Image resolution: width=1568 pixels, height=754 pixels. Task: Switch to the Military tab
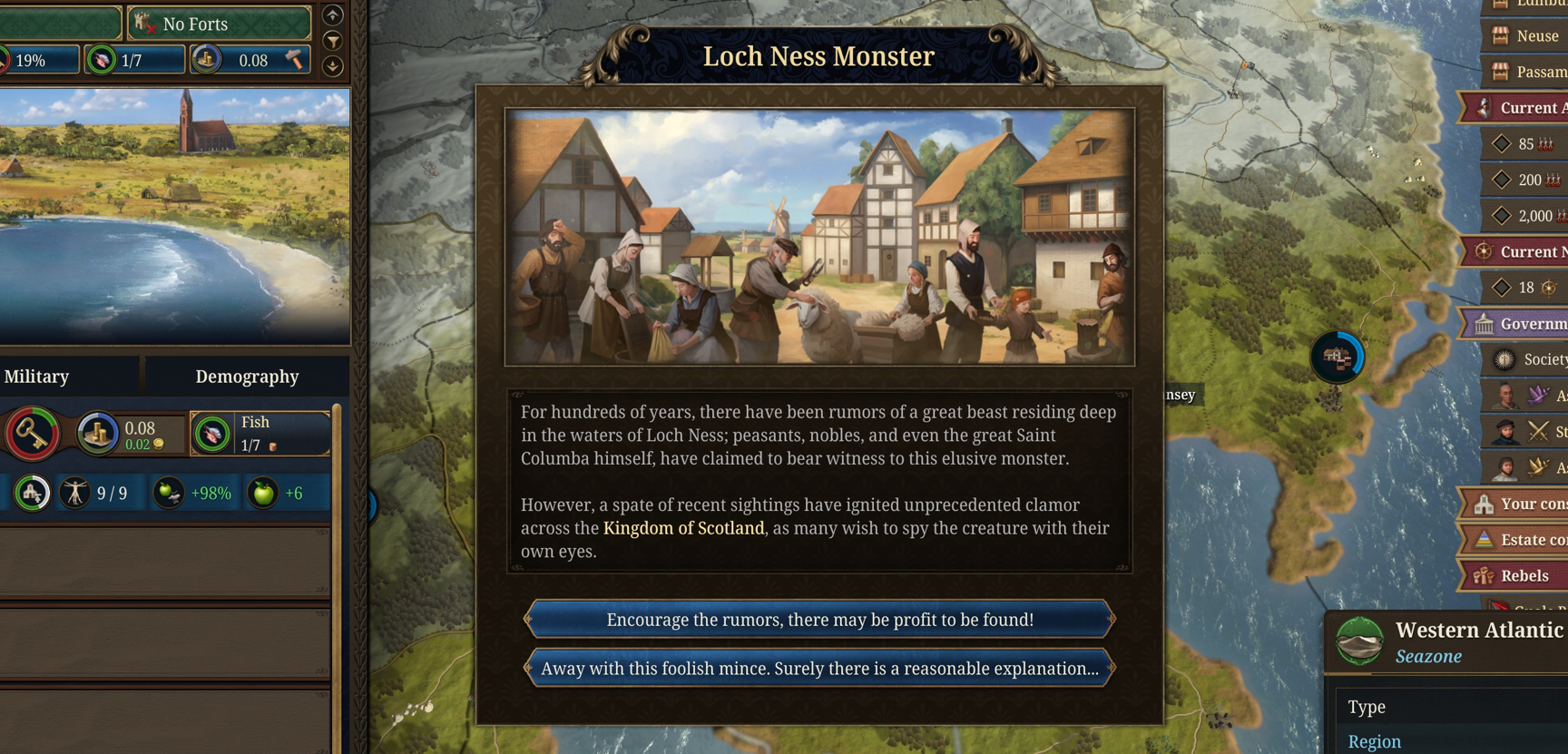point(37,376)
